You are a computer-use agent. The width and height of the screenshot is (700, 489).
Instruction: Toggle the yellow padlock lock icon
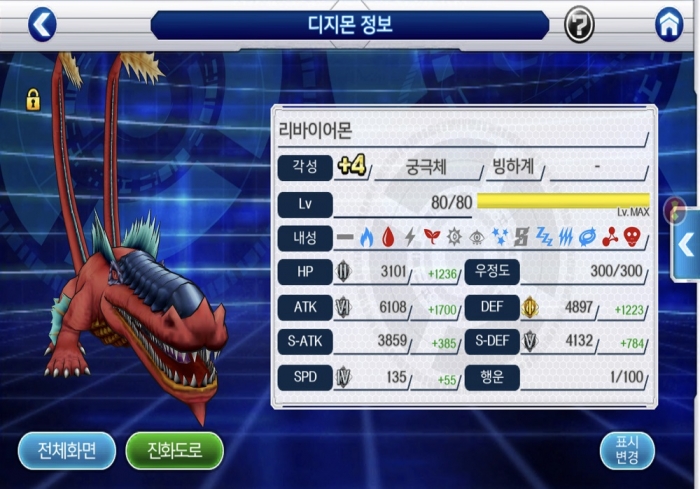click(33, 99)
